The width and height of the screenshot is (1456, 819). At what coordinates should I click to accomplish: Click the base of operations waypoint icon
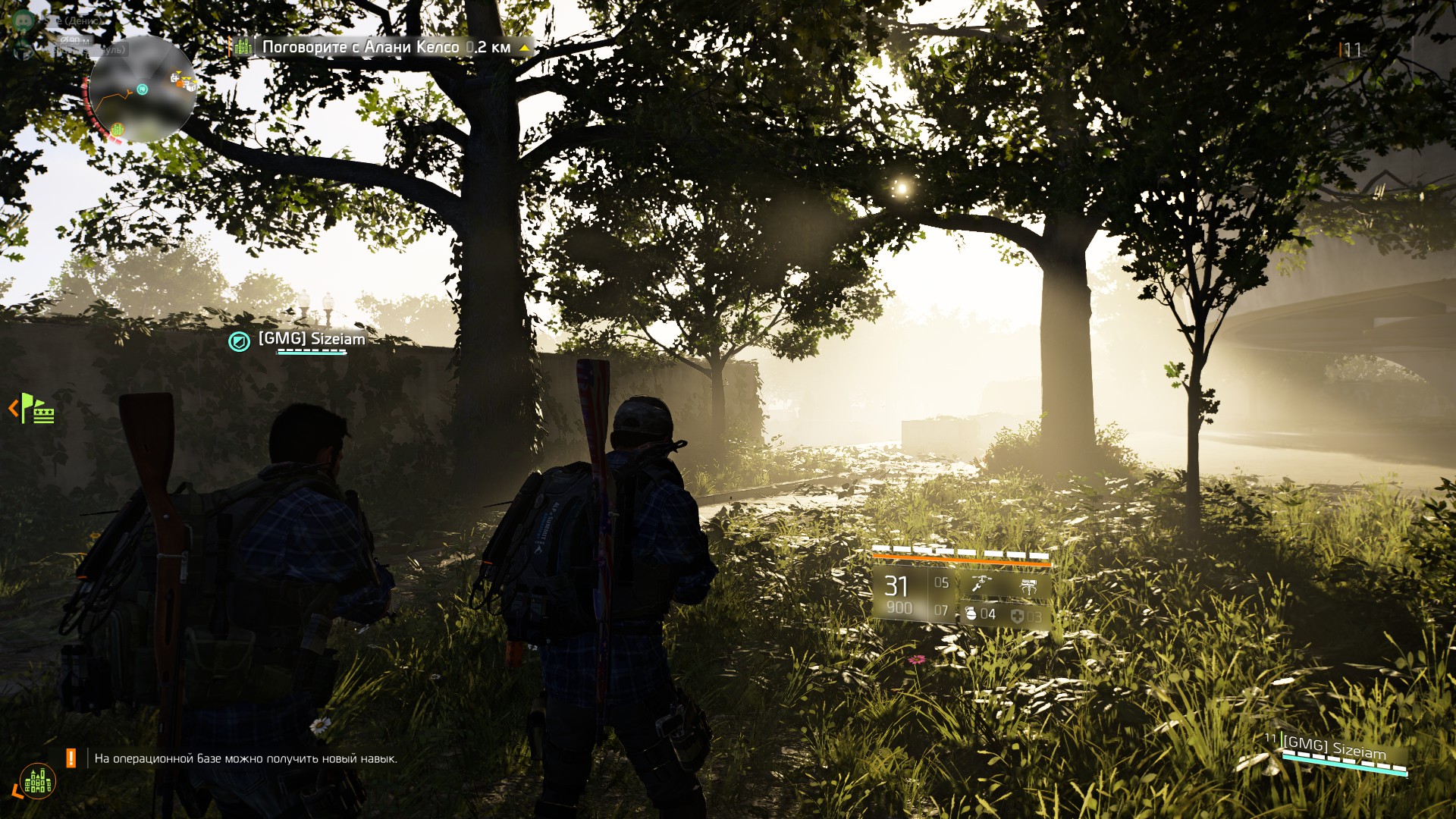coord(38,781)
